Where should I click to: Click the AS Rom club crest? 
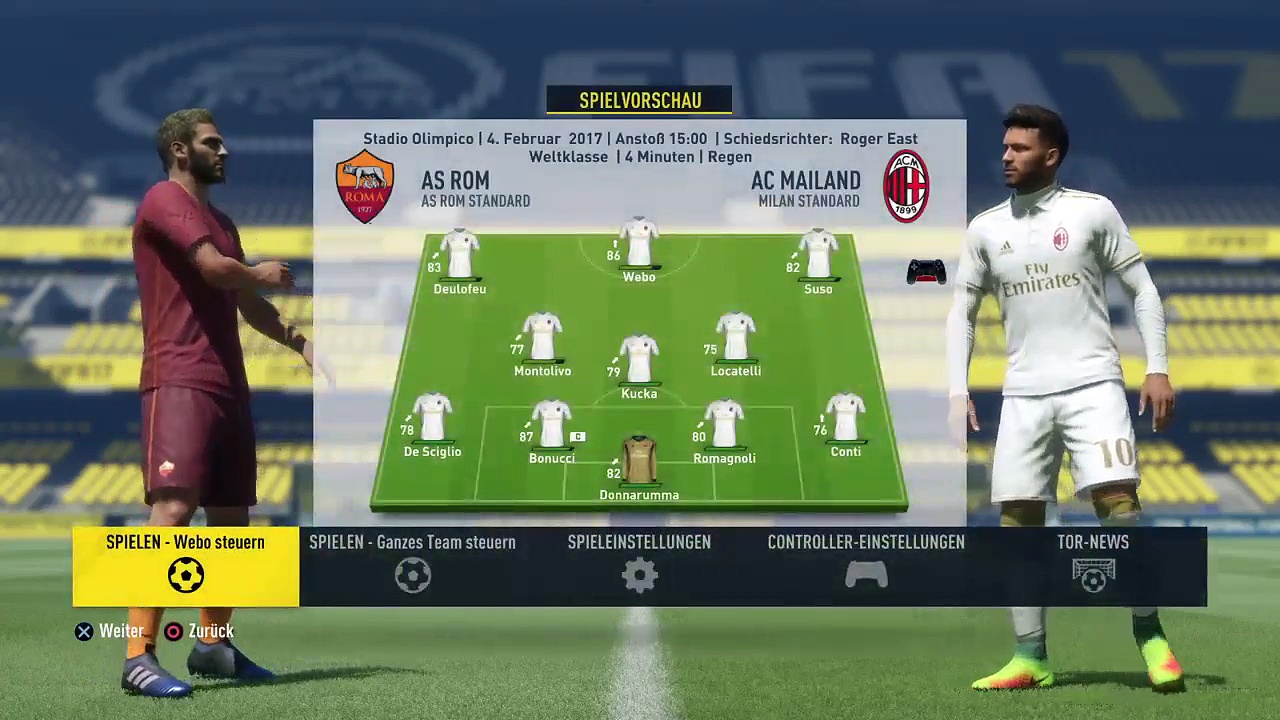point(365,186)
